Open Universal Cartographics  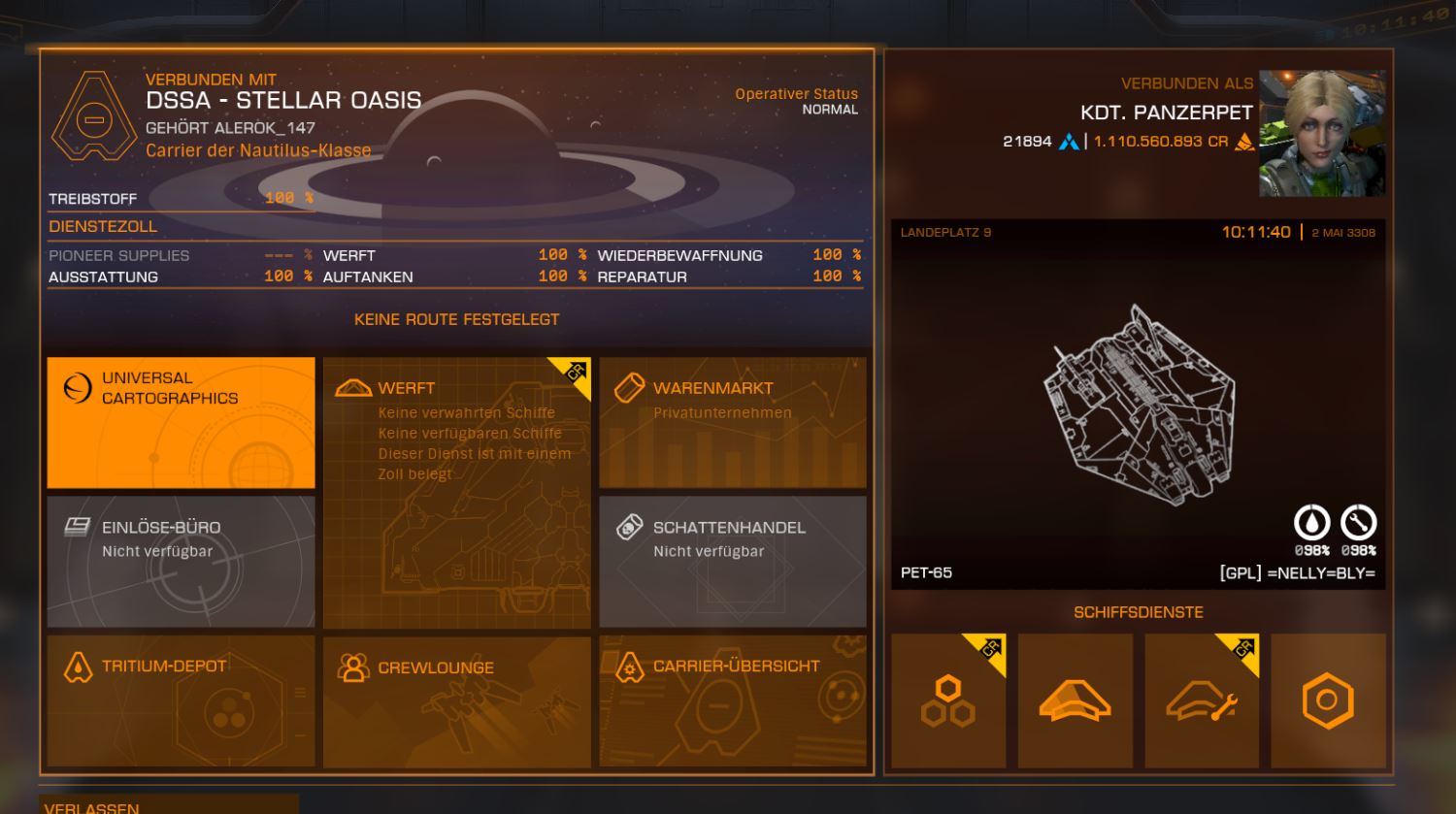181,422
